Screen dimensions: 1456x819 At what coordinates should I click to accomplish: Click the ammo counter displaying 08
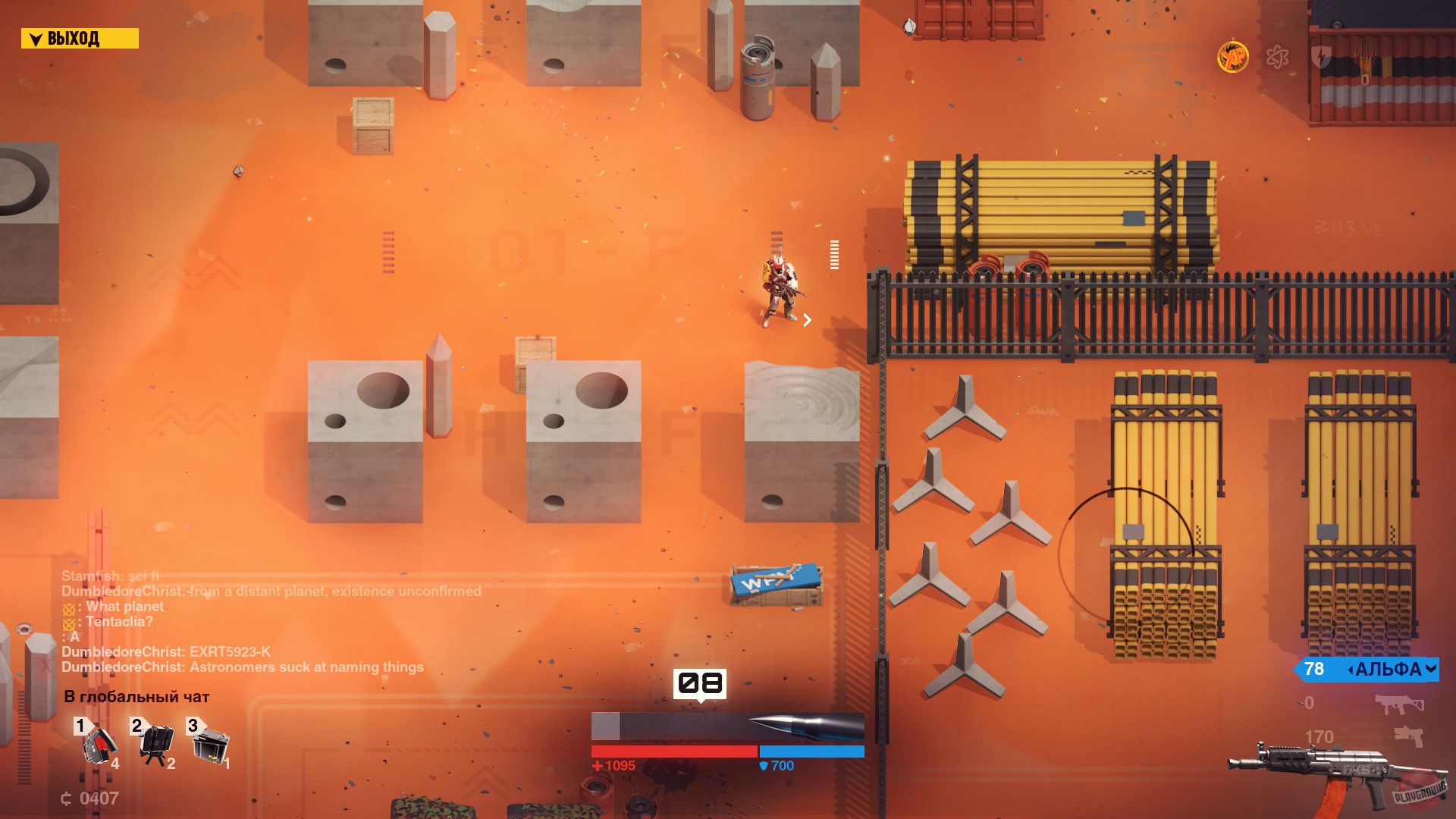tap(699, 683)
